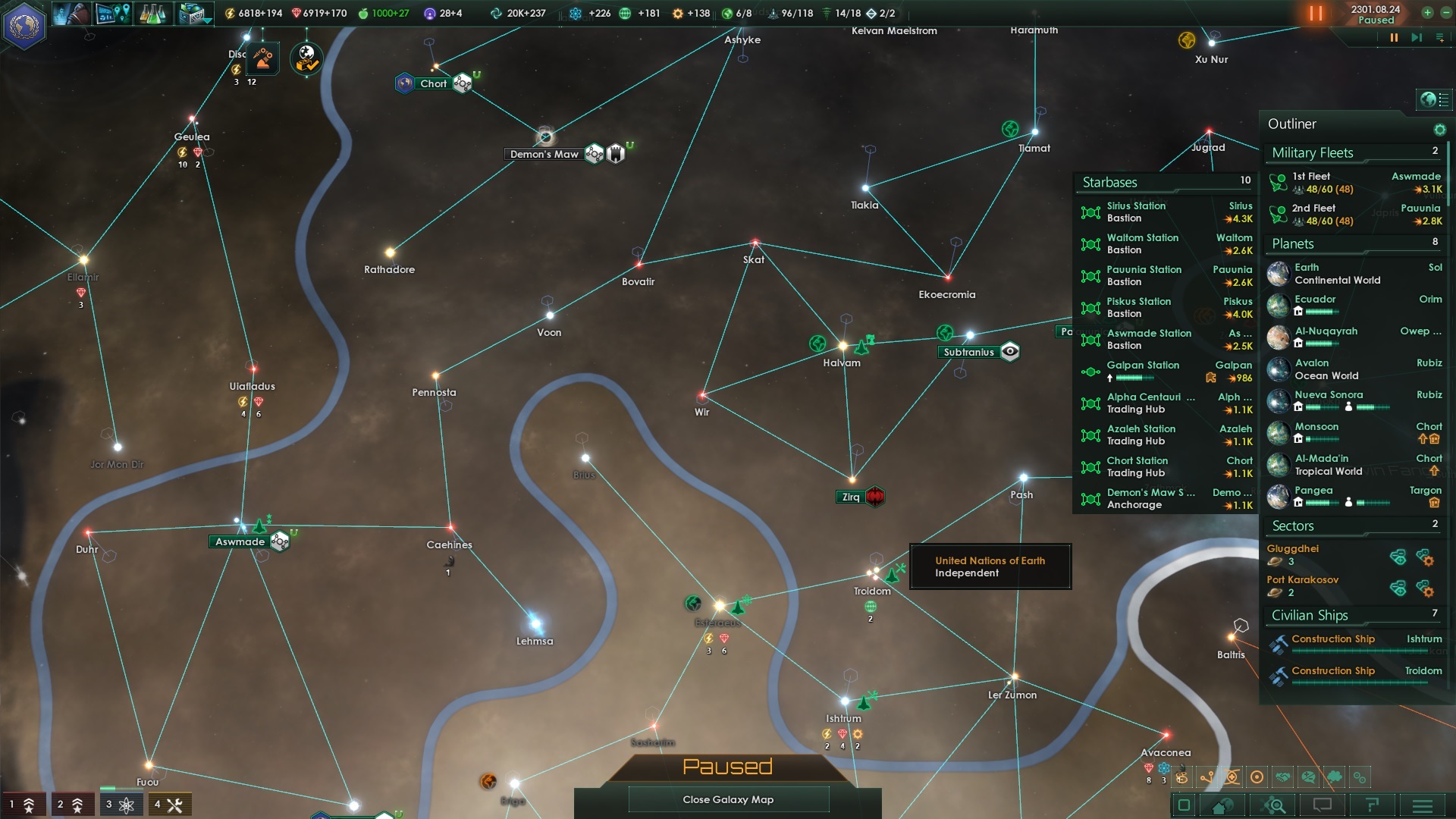Screen dimensions: 1456x819
Task: Click Nueva Sonora's population progress bar
Action: click(x=1374, y=407)
